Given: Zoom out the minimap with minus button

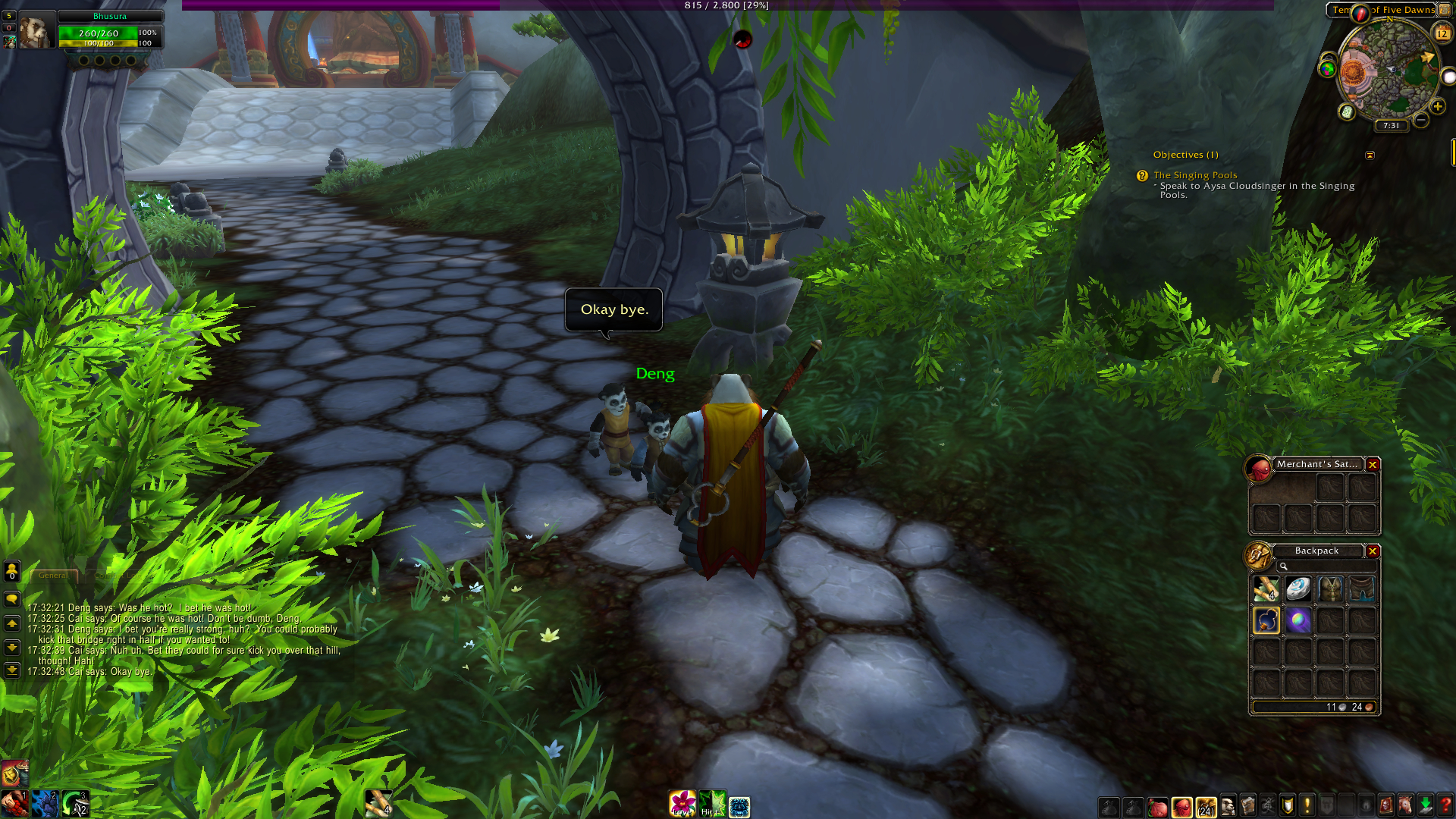Looking at the screenshot, I should pos(1421,120).
